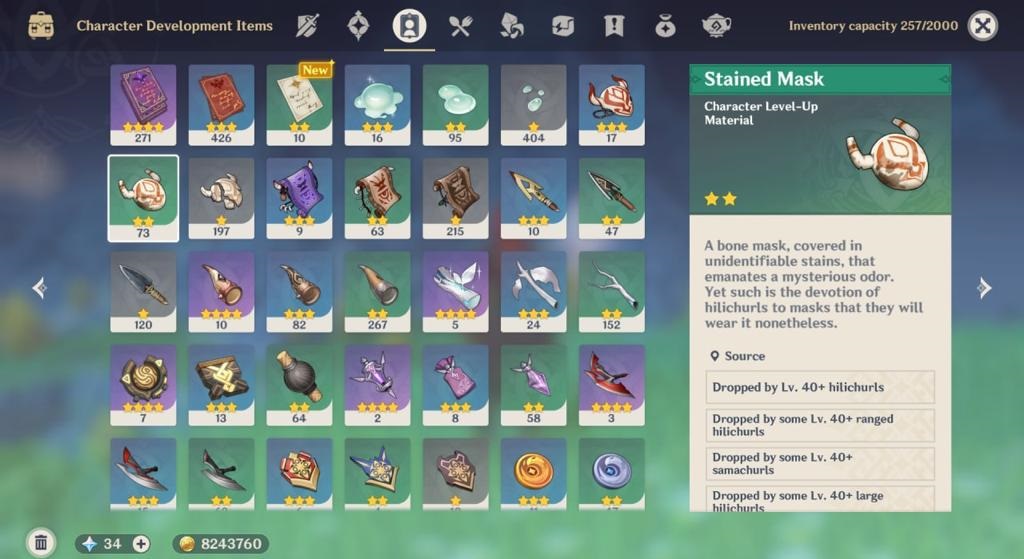This screenshot has width=1024, height=559.
Task: Select the white branch item with 152
Action: [x=611, y=291]
